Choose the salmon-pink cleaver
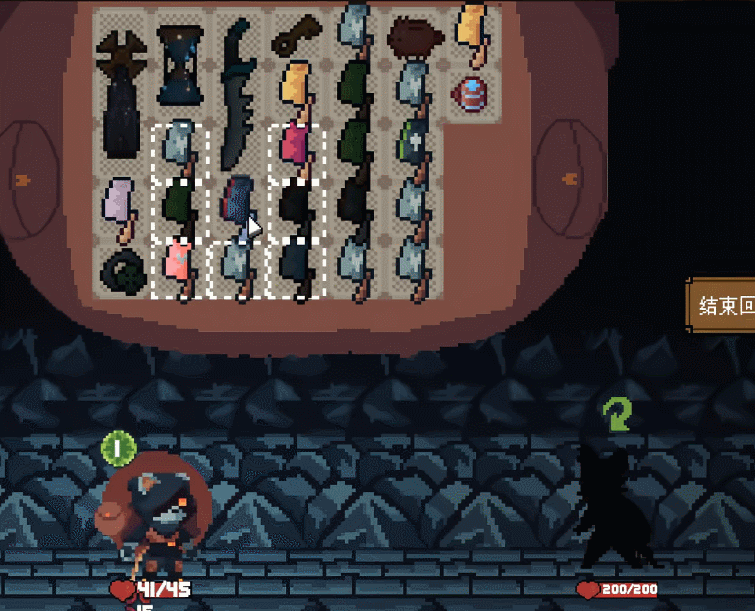Screen dimensions: 755x611 pyautogui.click(x=180, y=268)
